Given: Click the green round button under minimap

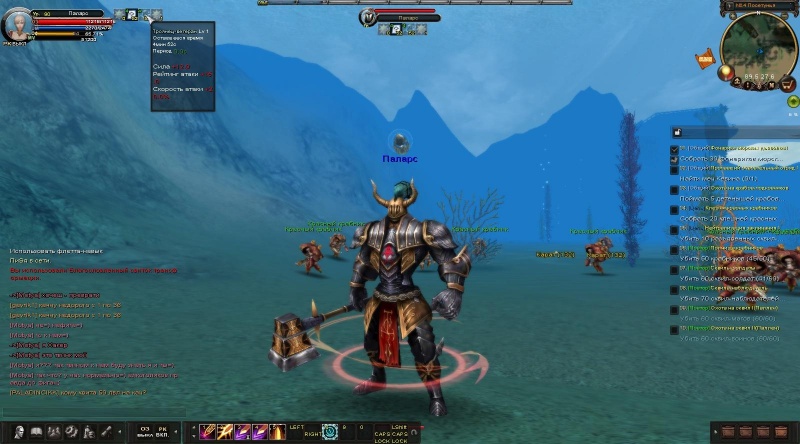Looking at the screenshot, I should pyautogui.click(x=792, y=101).
